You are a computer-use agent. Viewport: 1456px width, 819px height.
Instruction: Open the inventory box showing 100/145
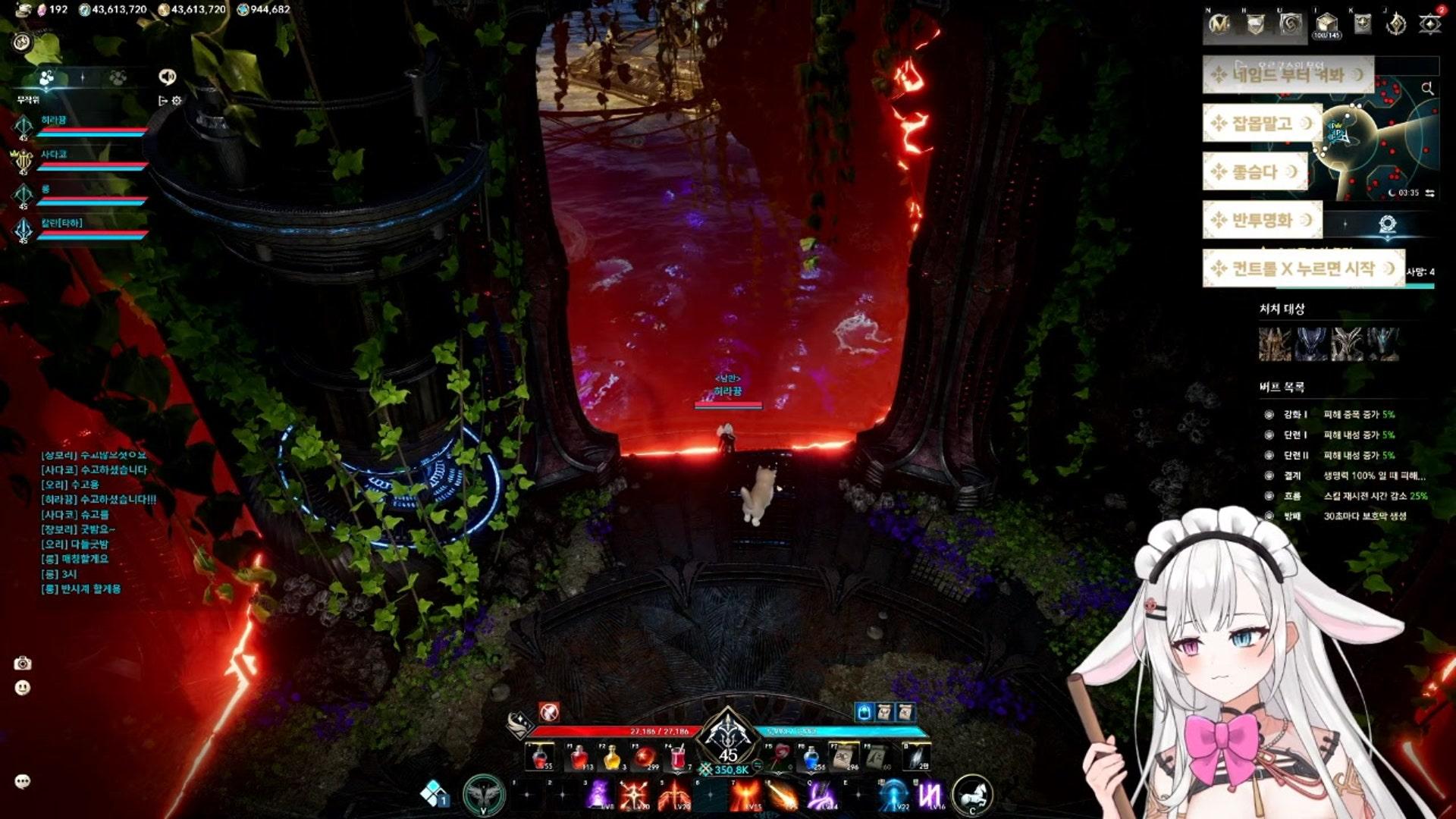tap(1326, 24)
